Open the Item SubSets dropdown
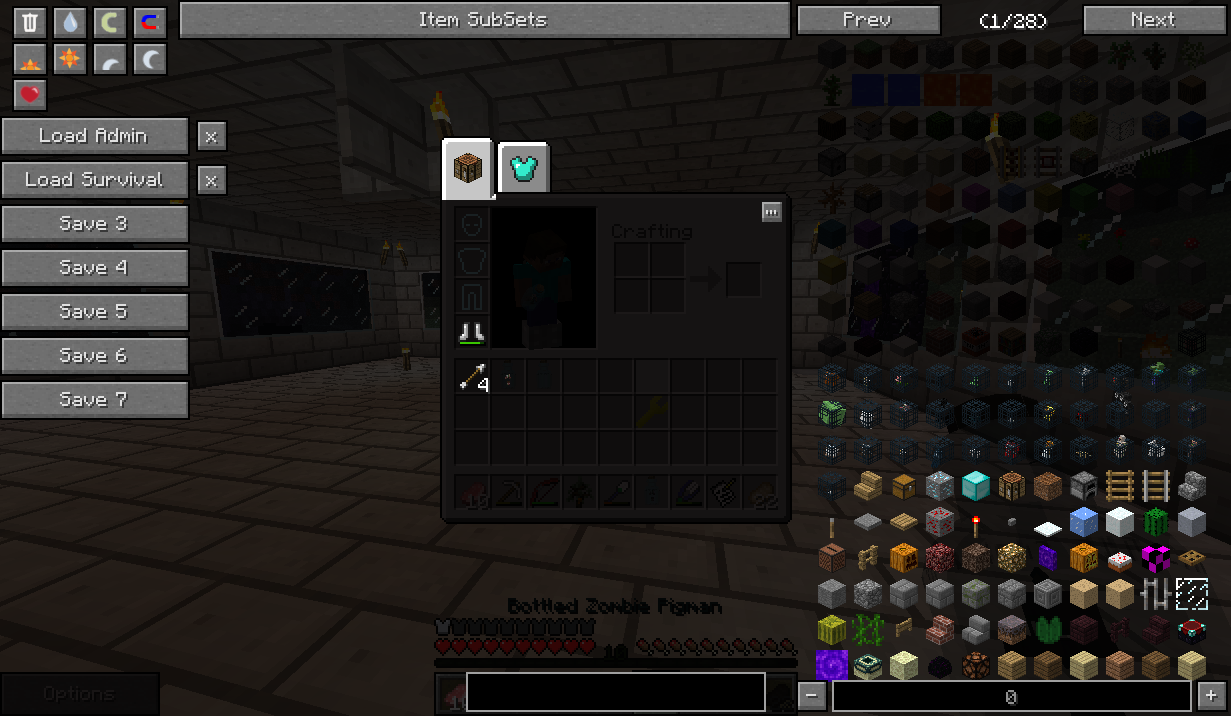Image resolution: width=1231 pixels, height=716 pixels. pos(484,20)
